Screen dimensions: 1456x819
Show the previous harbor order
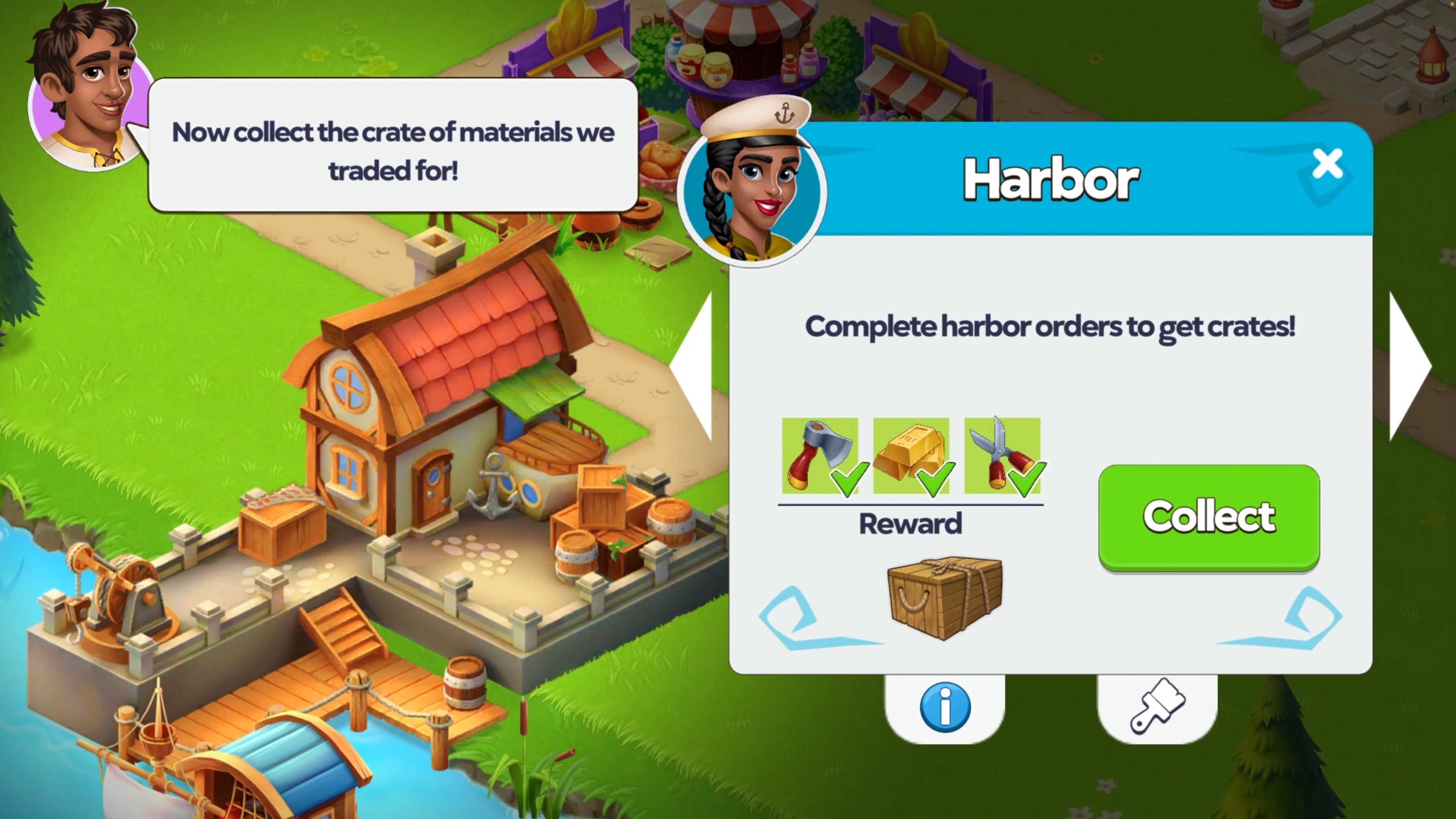[x=695, y=367]
